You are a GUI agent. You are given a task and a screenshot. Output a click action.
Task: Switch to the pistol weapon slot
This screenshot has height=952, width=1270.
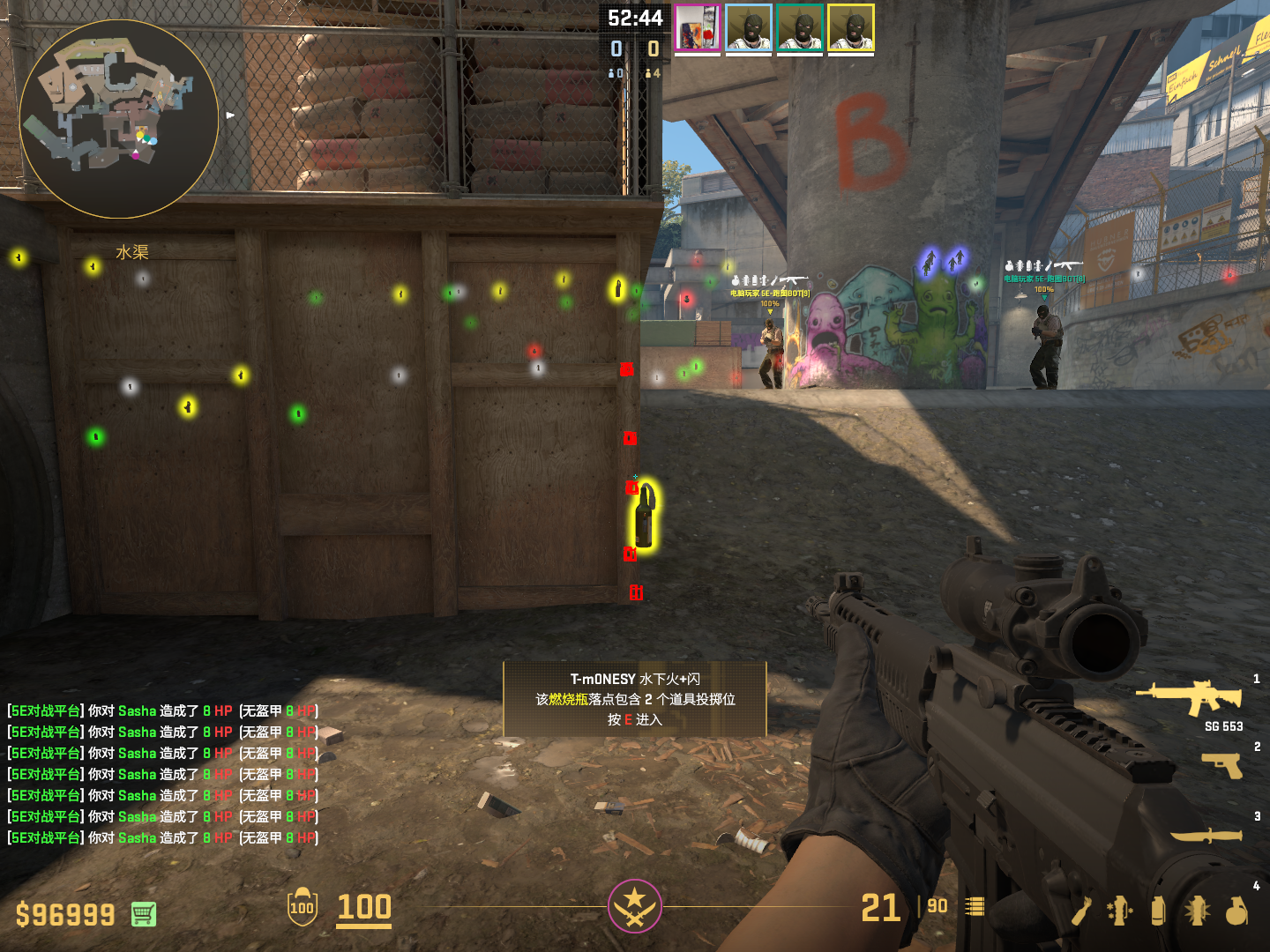(1222, 765)
